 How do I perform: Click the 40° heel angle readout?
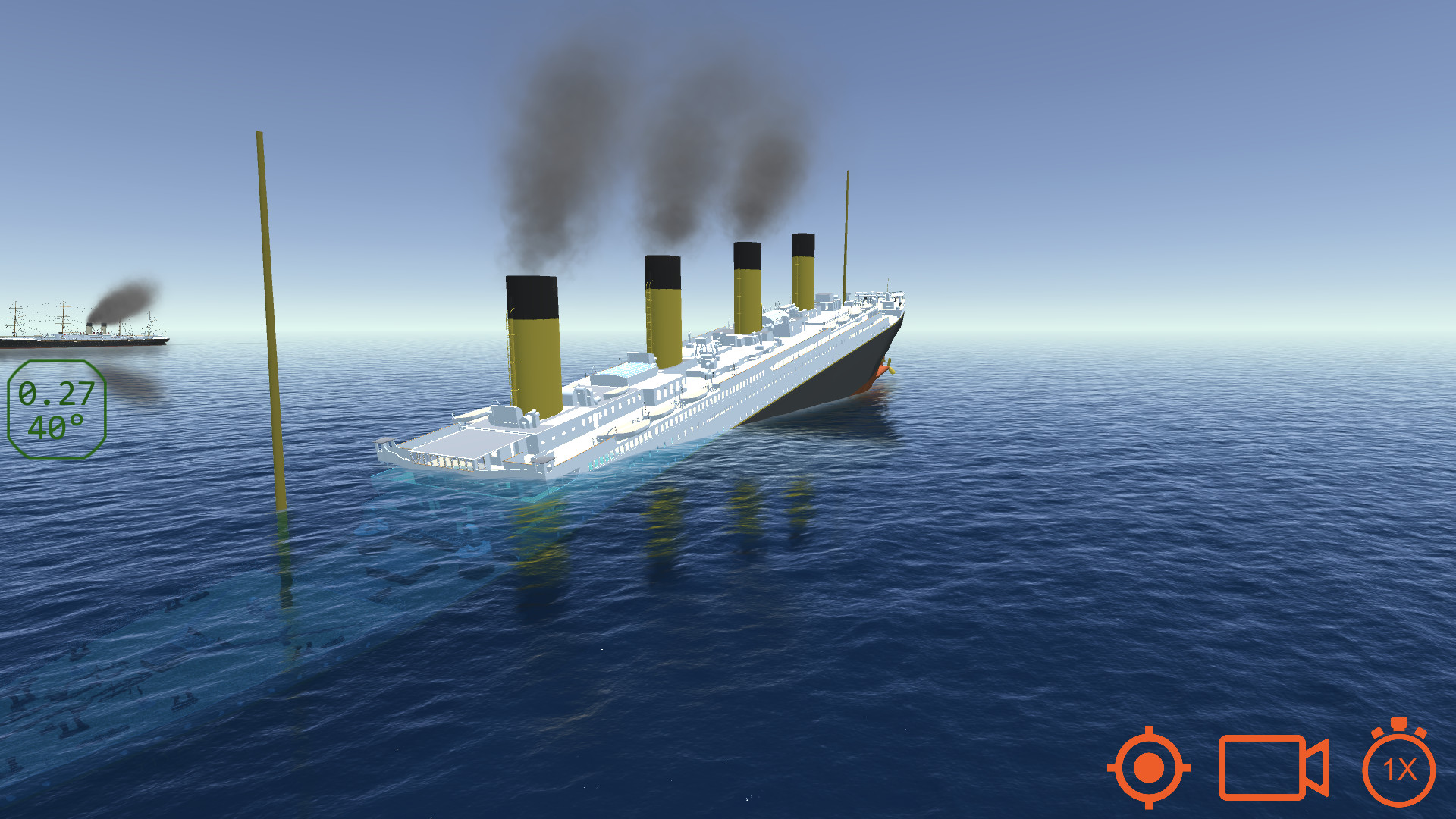tap(57, 428)
